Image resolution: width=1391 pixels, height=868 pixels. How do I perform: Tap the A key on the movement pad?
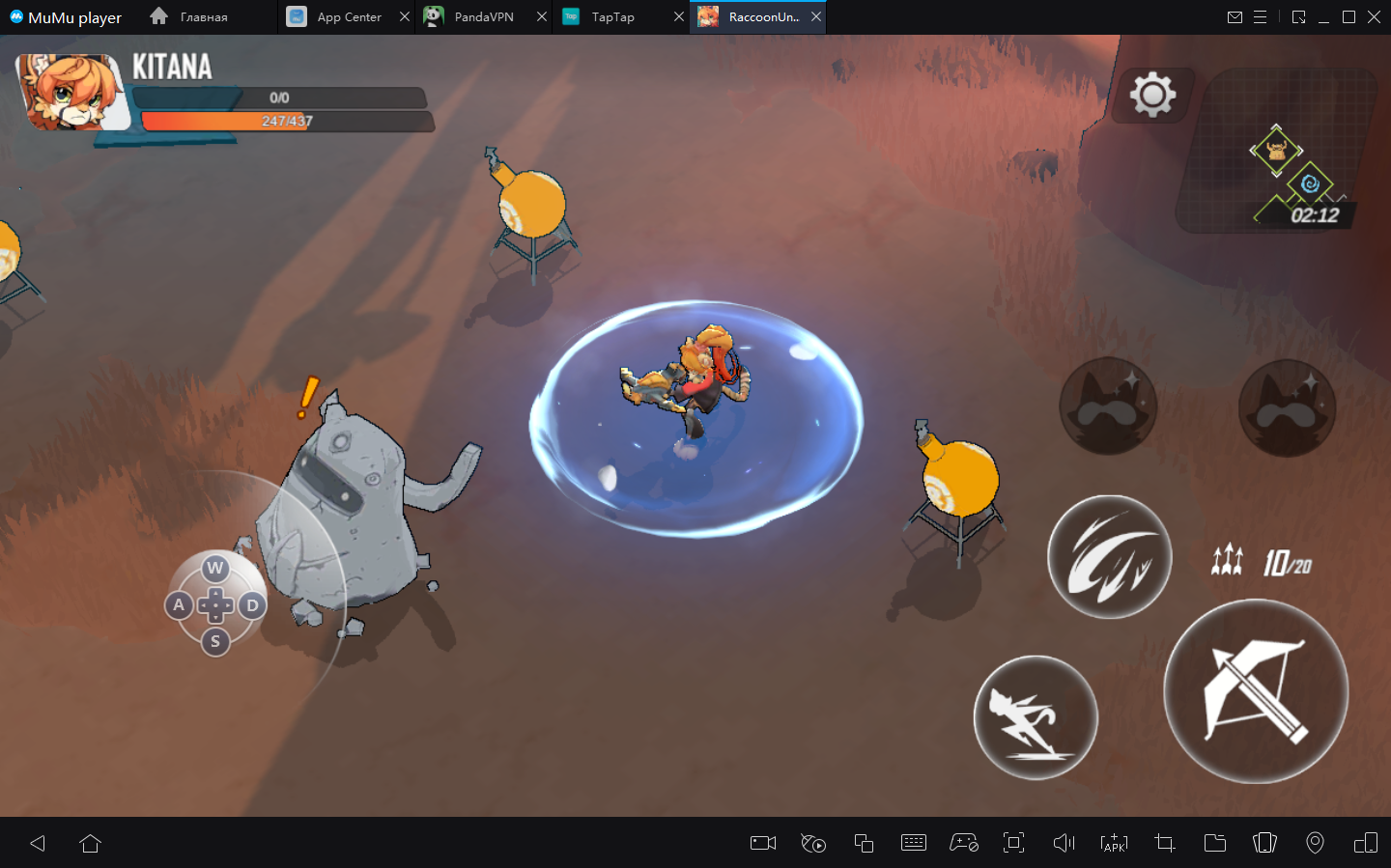pos(179,605)
